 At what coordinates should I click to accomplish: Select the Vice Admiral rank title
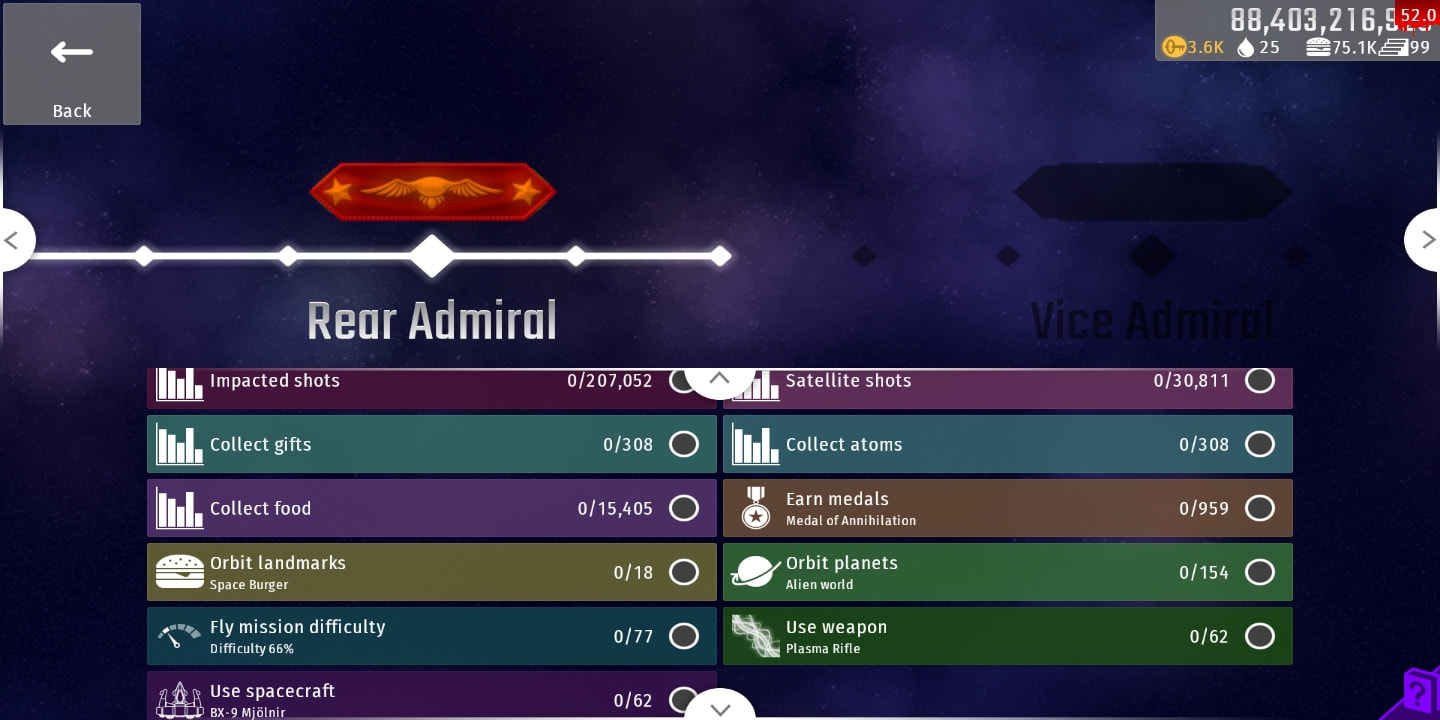coord(1152,322)
